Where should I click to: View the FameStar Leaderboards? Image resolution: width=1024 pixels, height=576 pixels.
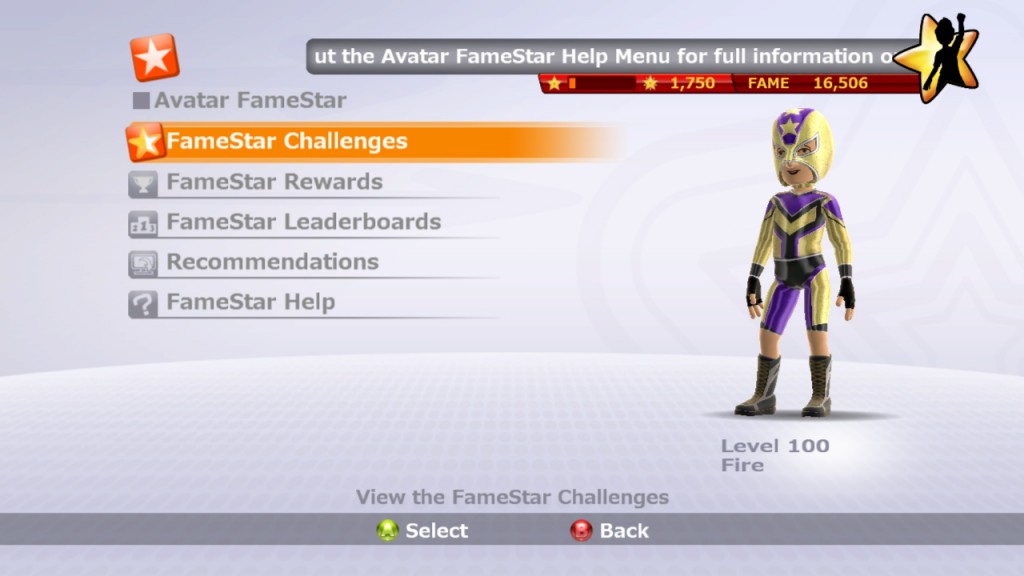click(x=303, y=222)
